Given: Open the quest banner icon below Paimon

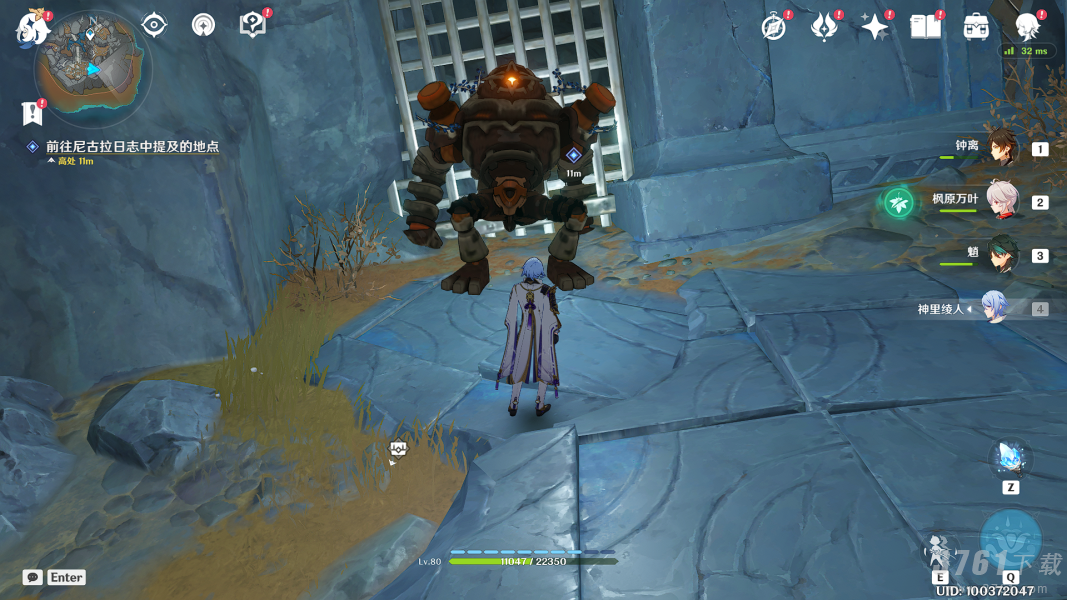Looking at the screenshot, I should 32,113.
